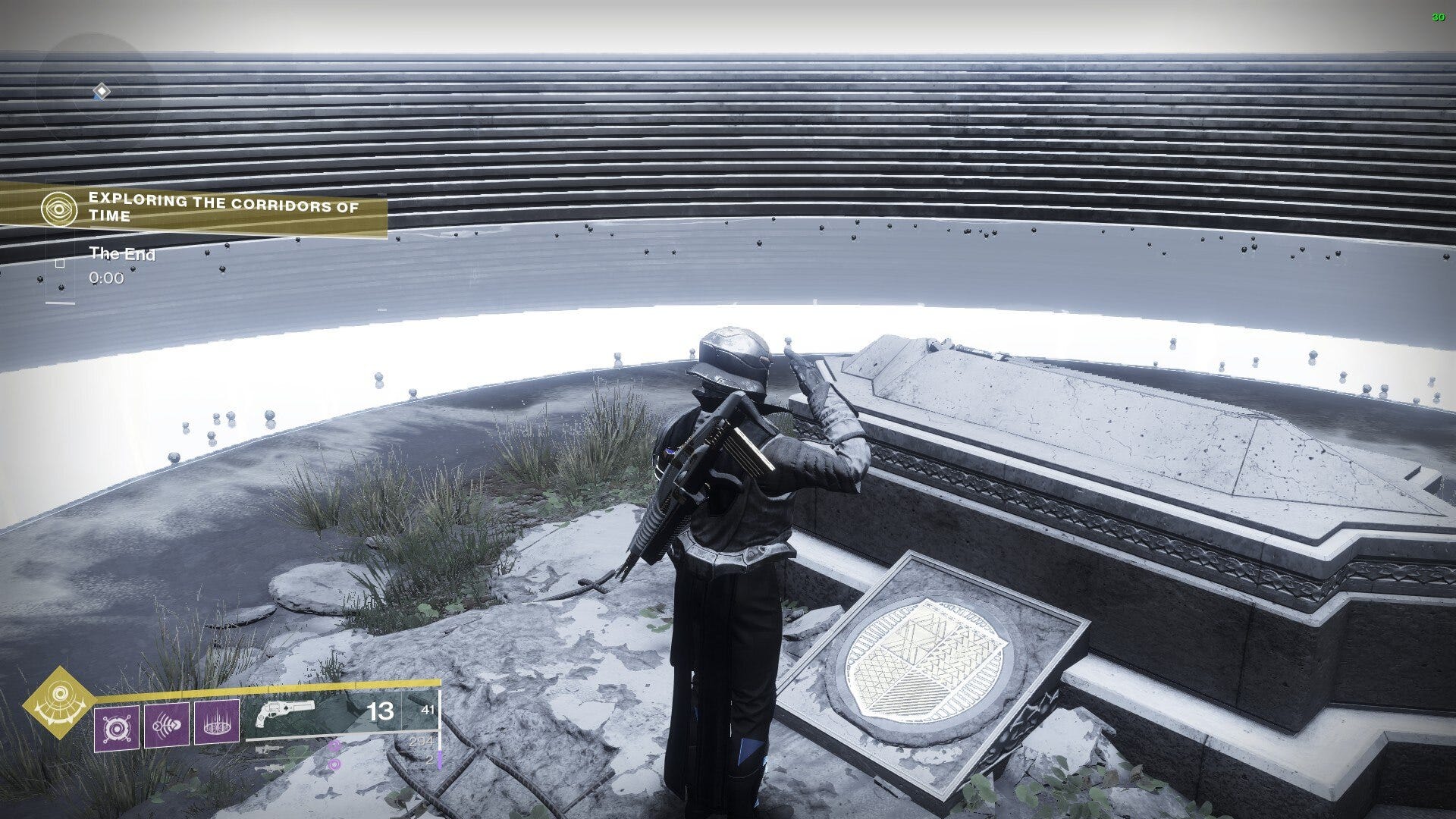Use the purple vortex grenade ability
This screenshot has width=1456, height=819.
(x=117, y=725)
